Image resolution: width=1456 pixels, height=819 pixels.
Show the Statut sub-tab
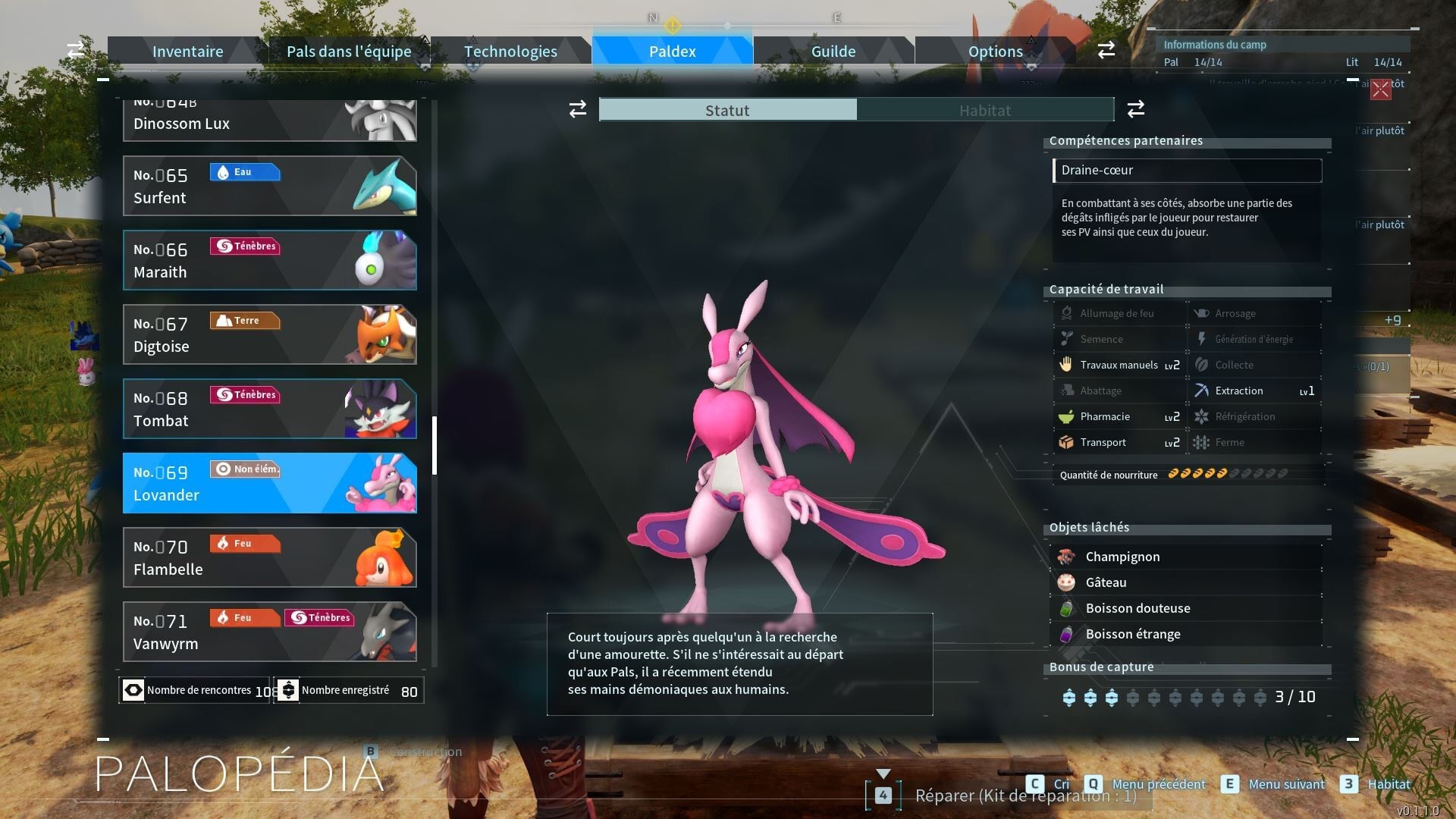tap(727, 110)
